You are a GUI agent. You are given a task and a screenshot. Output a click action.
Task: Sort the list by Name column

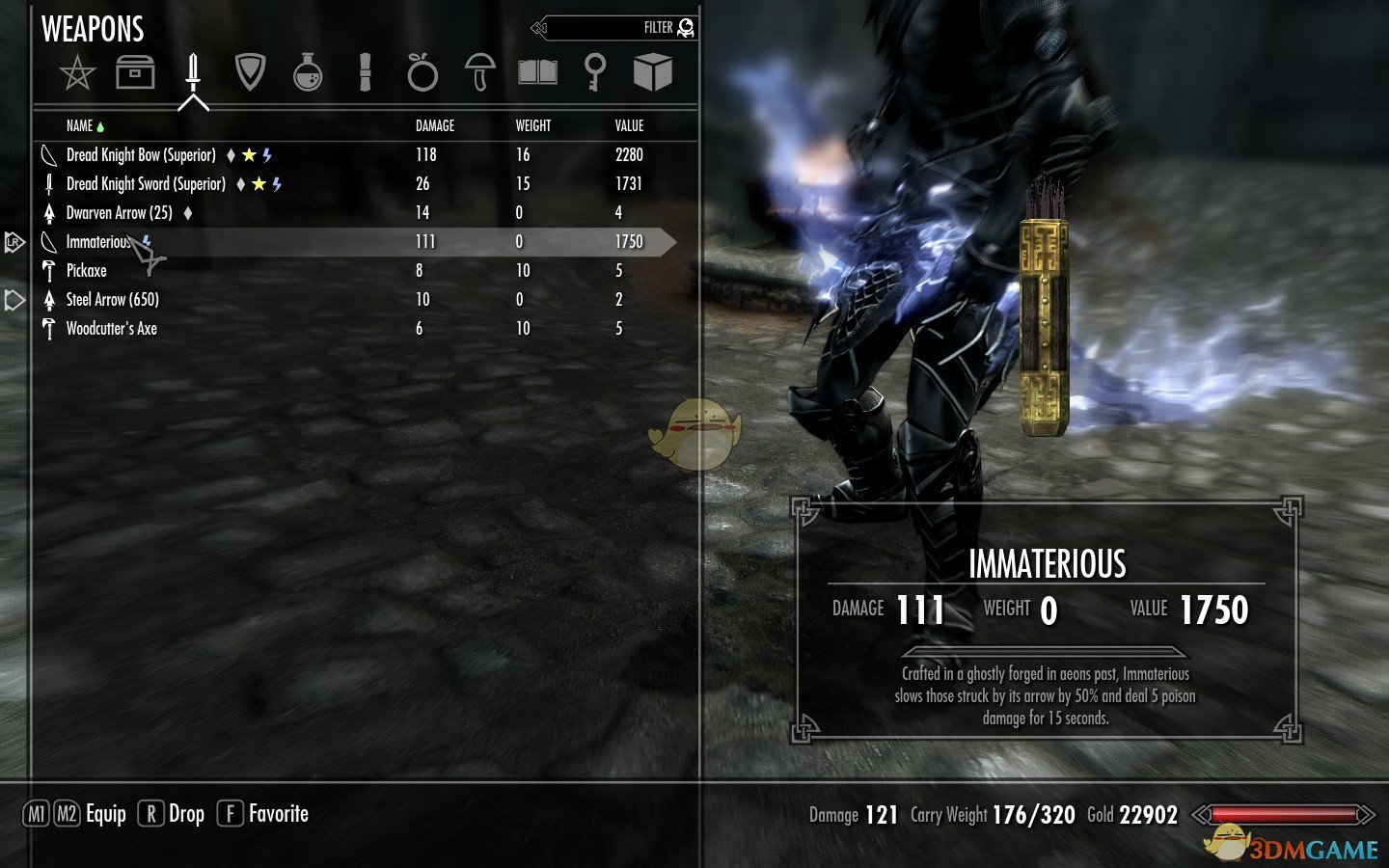[x=80, y=126]
